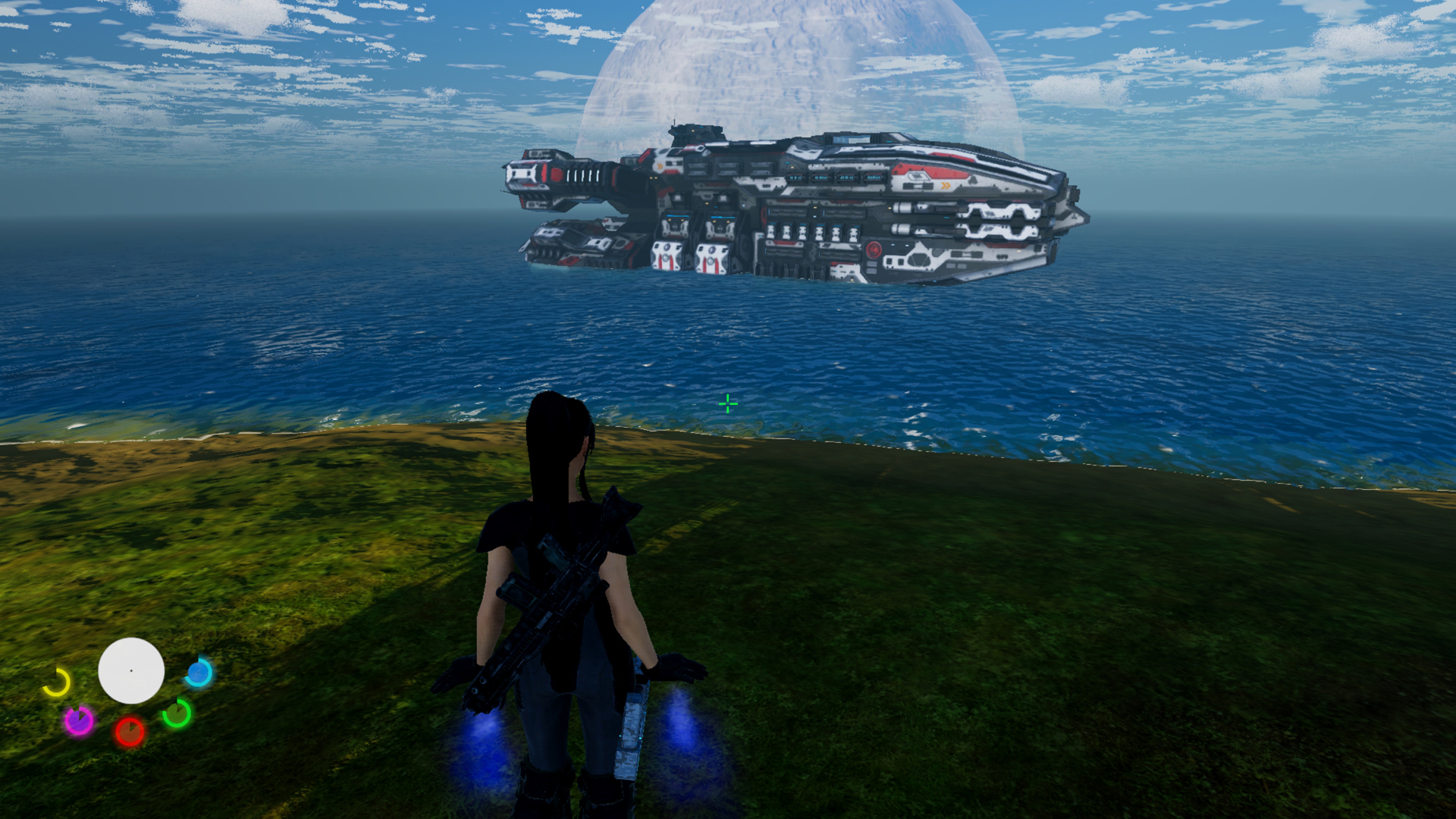This screenshot has width=1456, height=819.
Task: Toggle the cyan gauge's inner blue fill
Action: click(197, 673)
